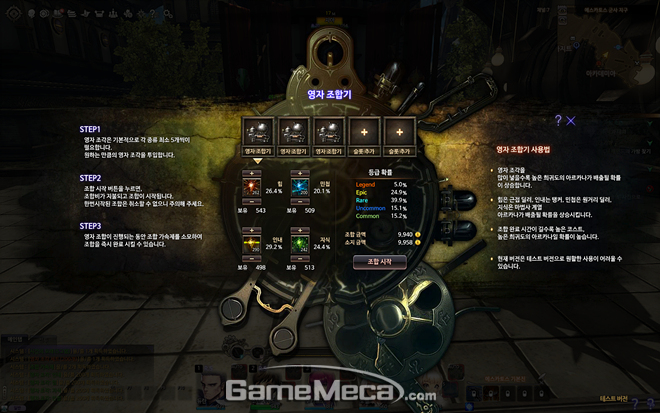Decrease the 인내 fragment amount
The width and height of the screenshot is (660, 413).
click(x=251, y=257)
